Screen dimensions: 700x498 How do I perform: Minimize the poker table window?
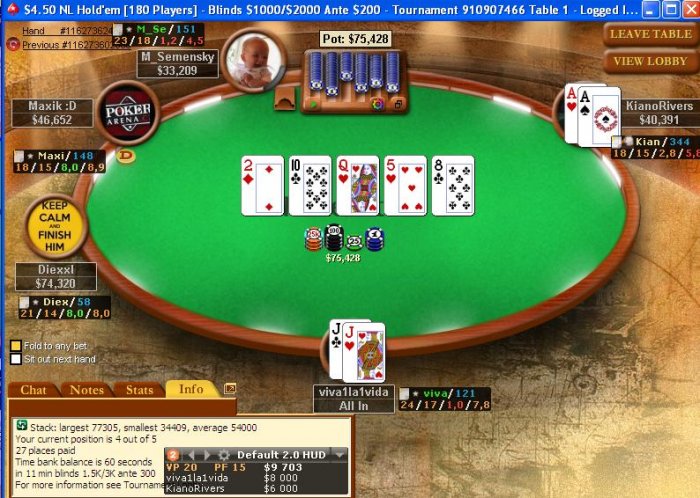tap(651, 9)
